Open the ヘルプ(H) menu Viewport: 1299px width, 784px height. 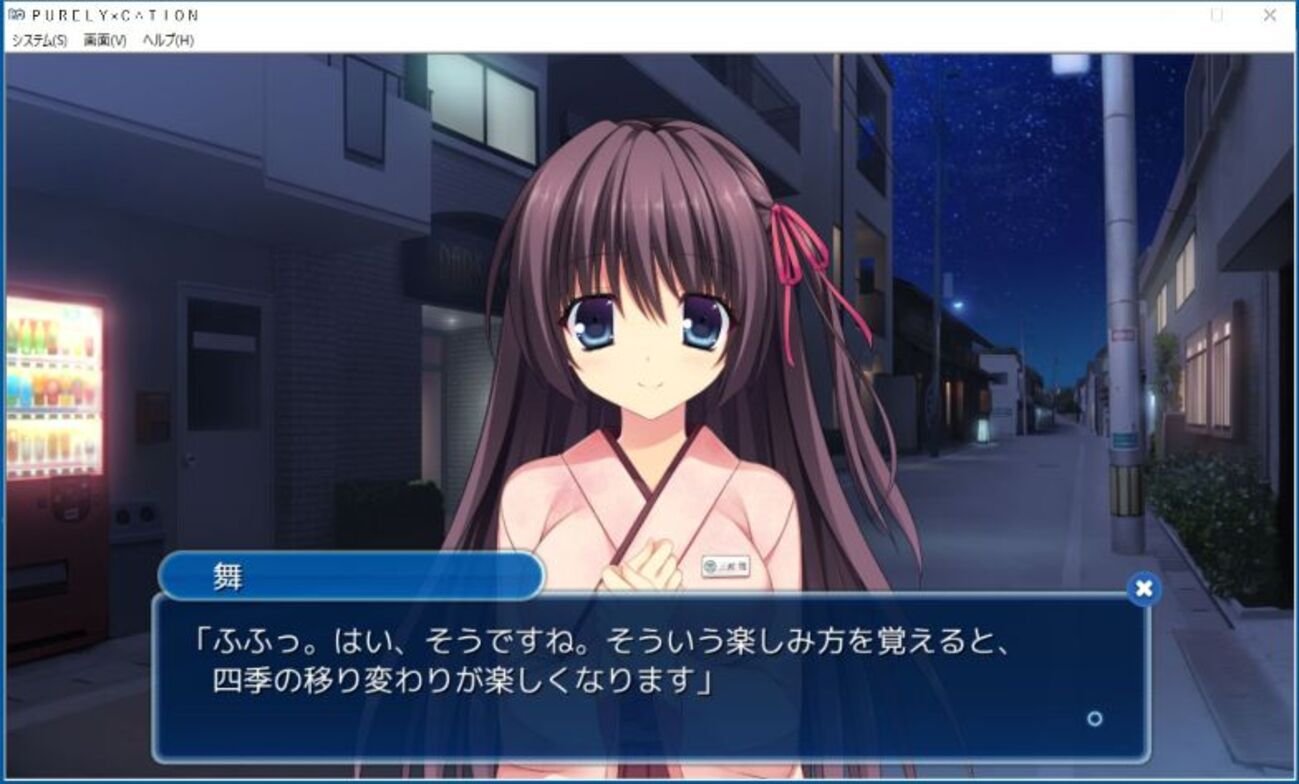click(x=168, y=40)
